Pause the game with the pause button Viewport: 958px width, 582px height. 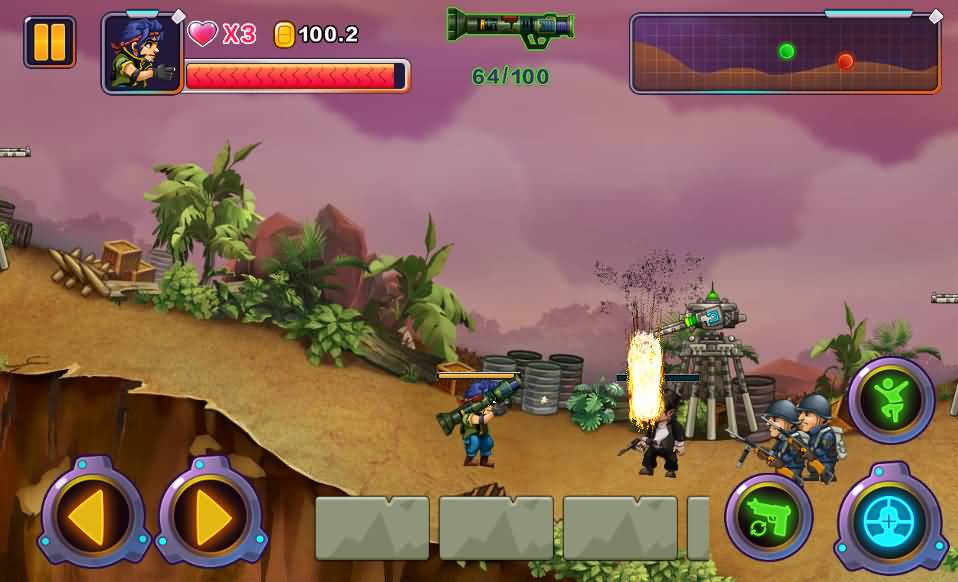point(49,42)
